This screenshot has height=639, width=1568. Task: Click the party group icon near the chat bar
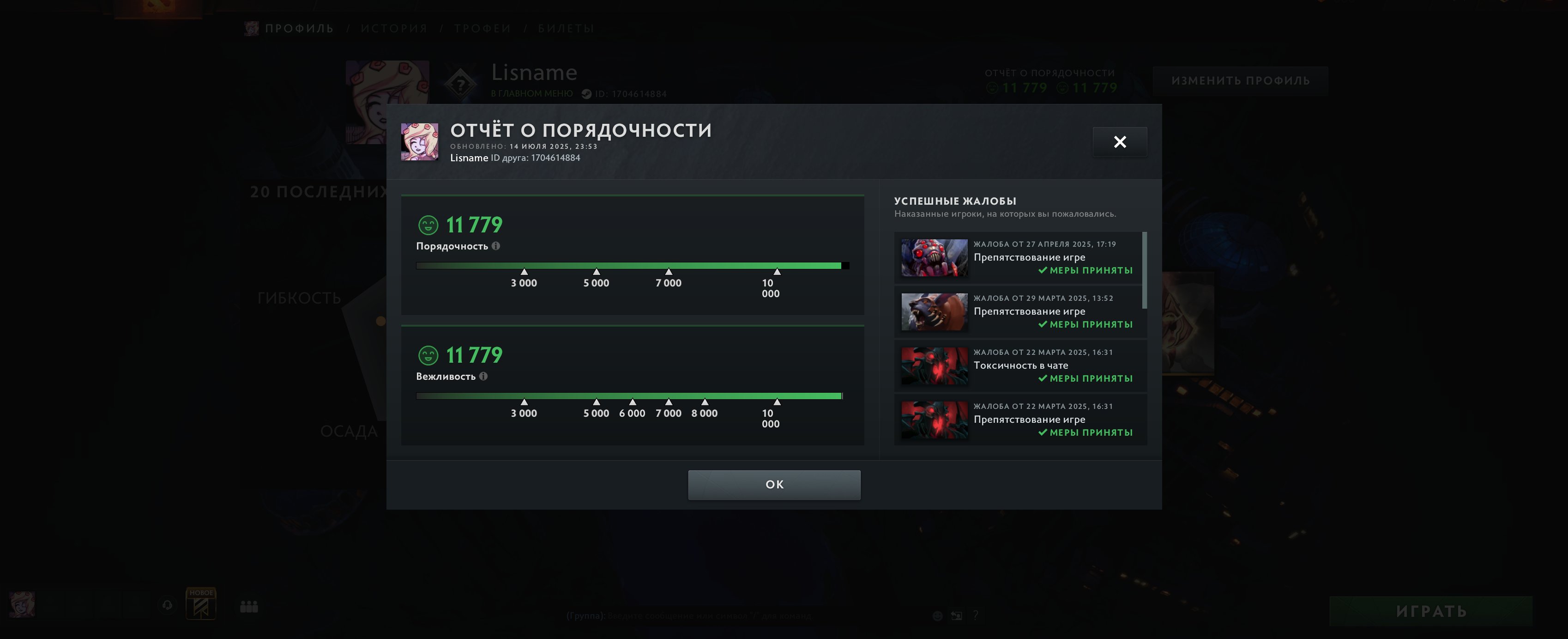point(248,607)
